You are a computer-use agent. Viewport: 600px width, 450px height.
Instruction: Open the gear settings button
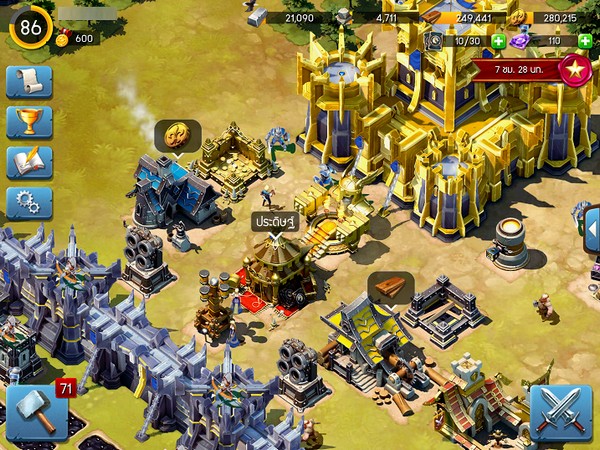pos(29,203)
